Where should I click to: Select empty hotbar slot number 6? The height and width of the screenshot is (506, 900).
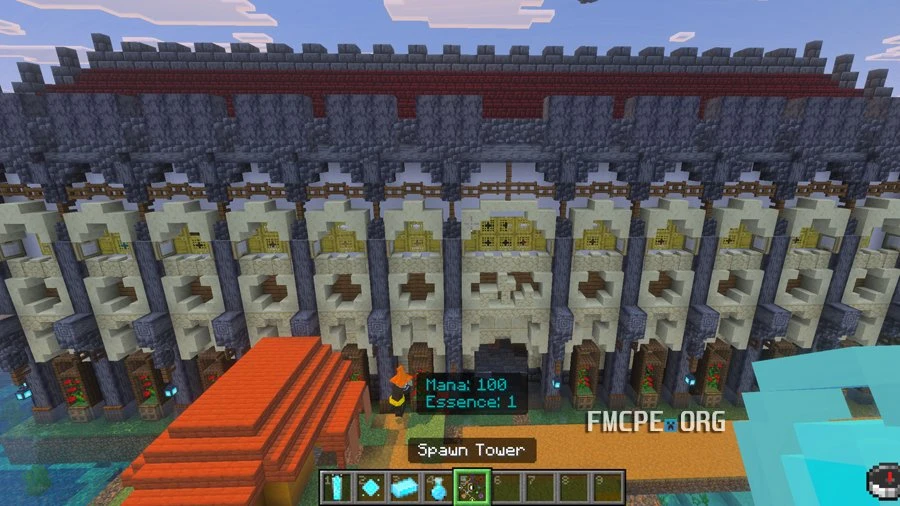[505, 487]
